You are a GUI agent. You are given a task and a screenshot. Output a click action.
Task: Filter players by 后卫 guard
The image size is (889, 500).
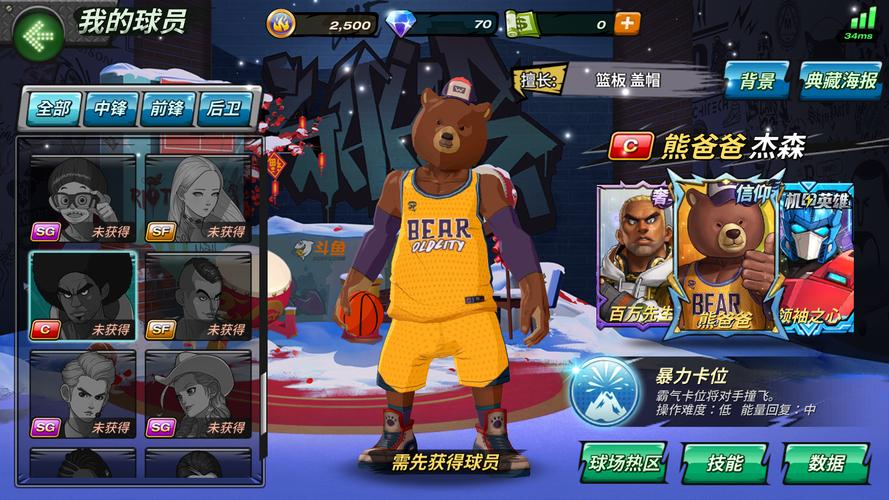[224, 109]
